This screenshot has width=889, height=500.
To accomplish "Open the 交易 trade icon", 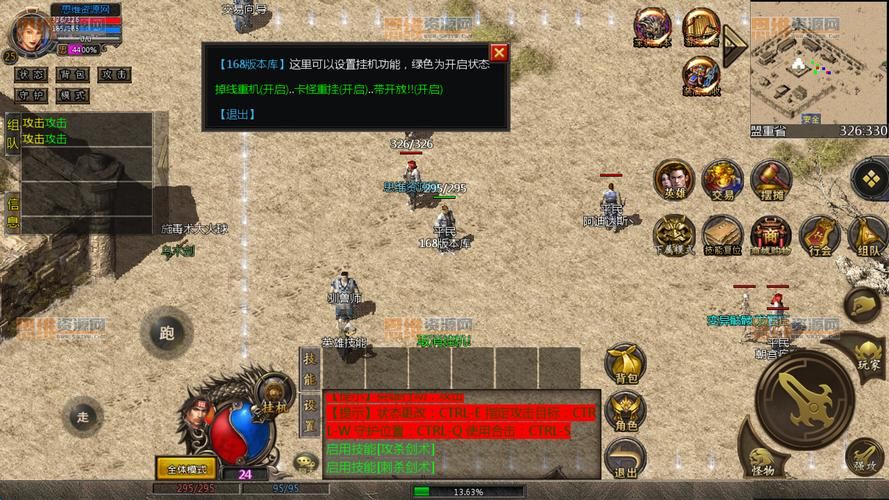I will click(721, 181).
